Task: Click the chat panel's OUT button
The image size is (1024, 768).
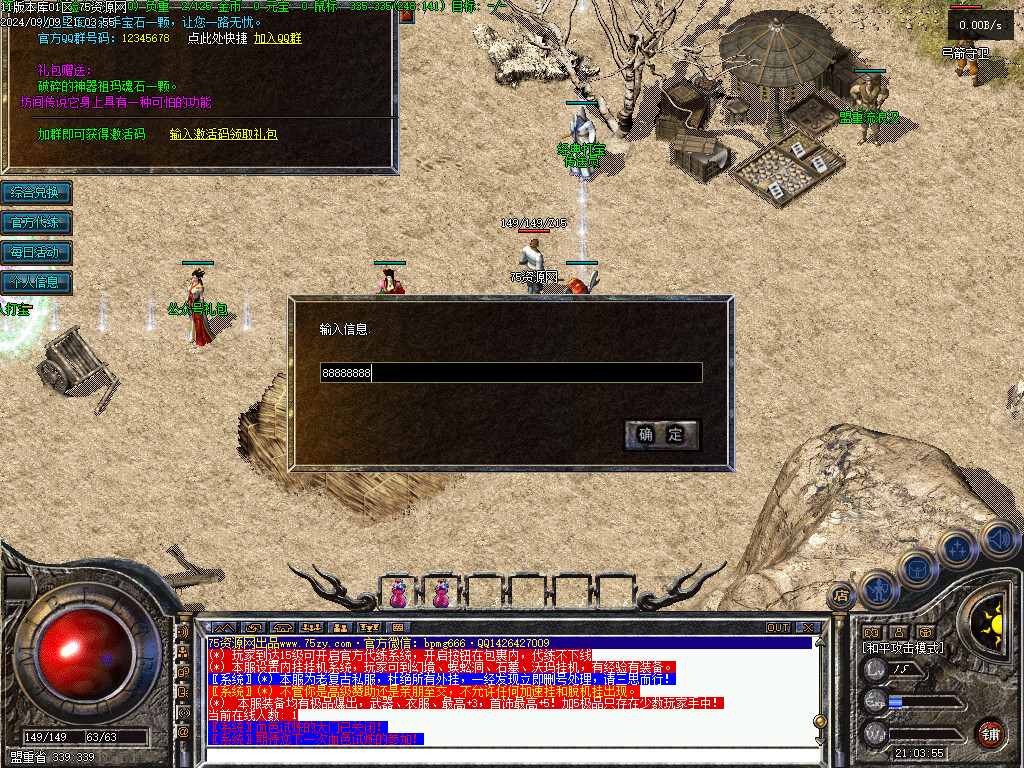Action: pyautogui.click(x=778, y=628)
